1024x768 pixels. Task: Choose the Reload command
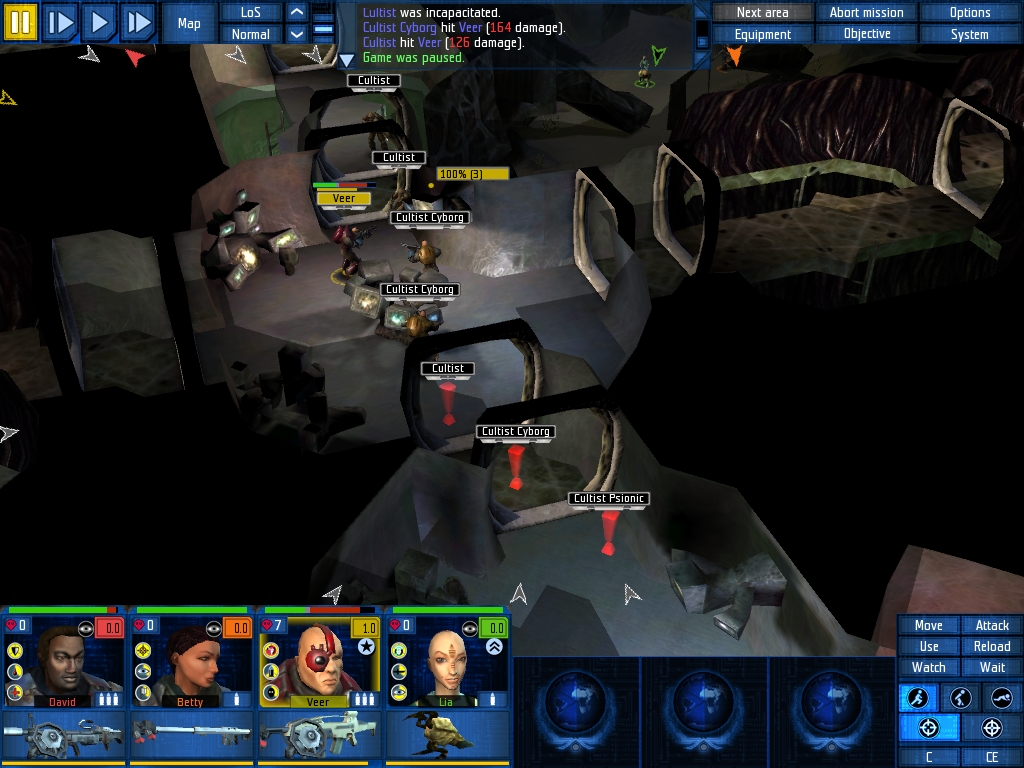click(x=991, y=646)
